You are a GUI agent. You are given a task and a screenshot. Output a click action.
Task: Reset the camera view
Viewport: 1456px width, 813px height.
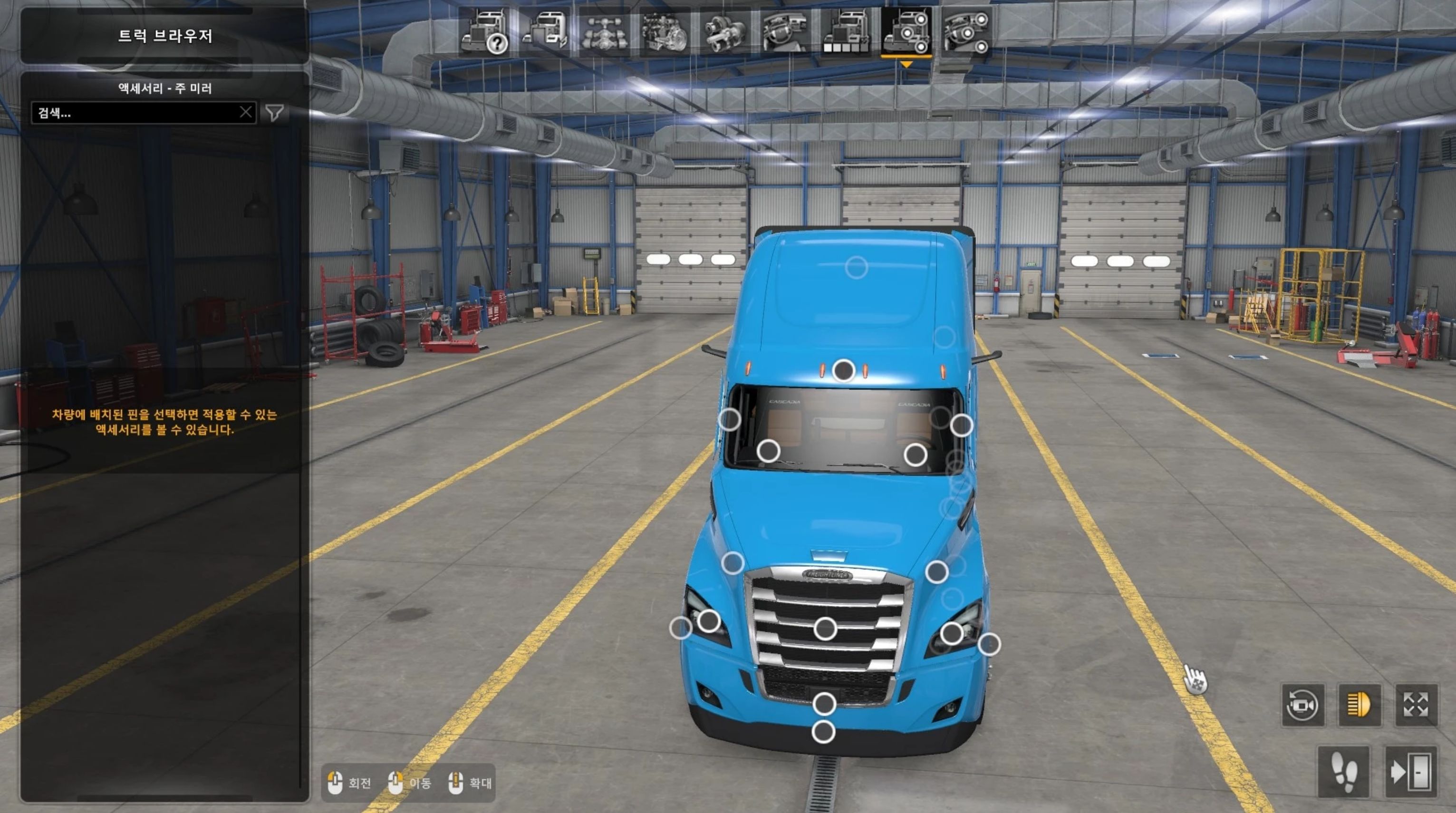click(1303, 705)
